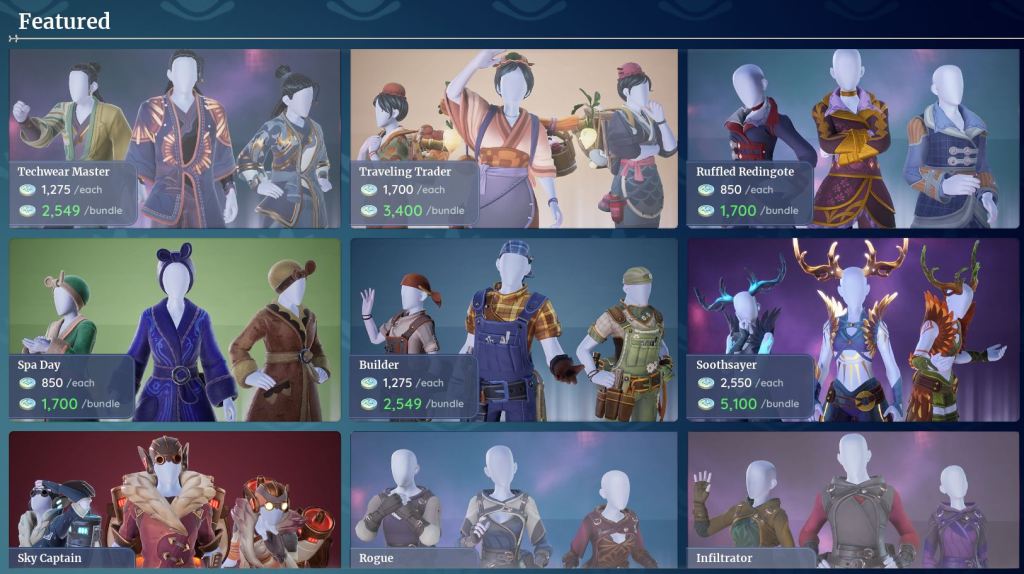Open the Builder outfit bundle
Viewport: 1024px width, 574px height.
(x=514, y=329)
